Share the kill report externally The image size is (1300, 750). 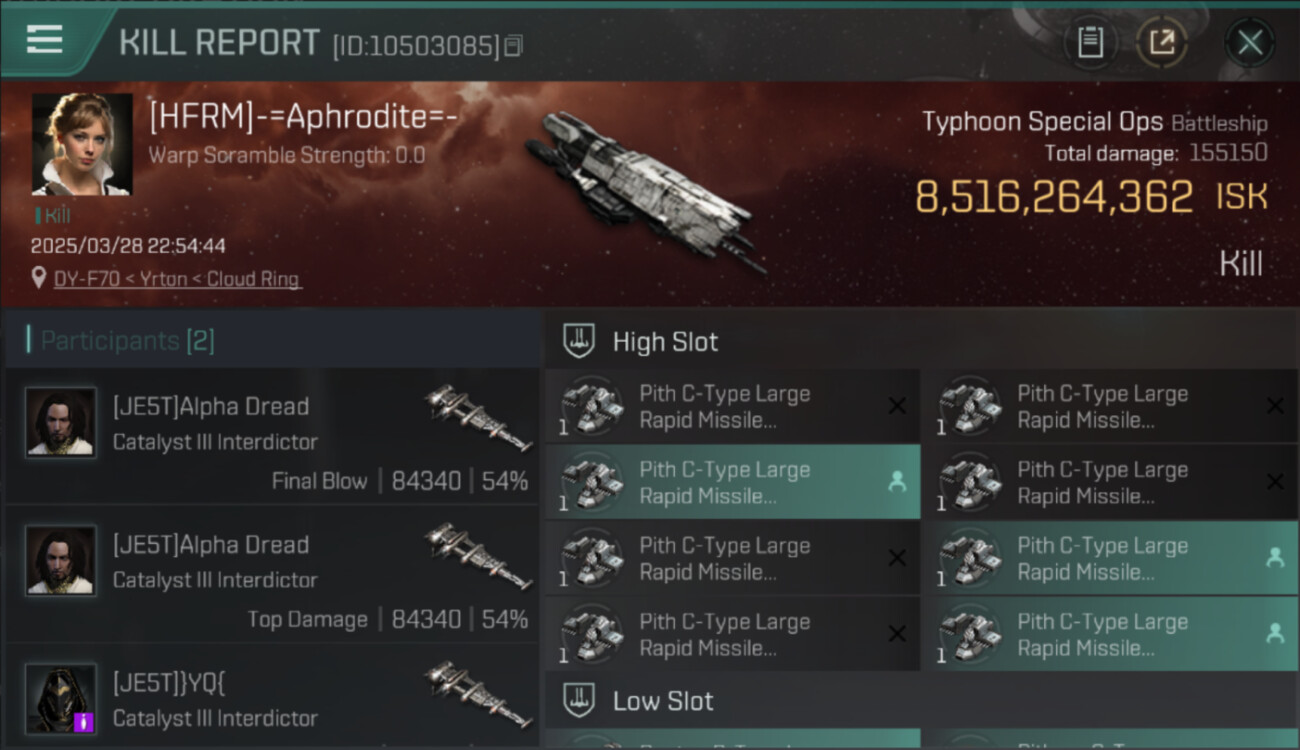pos(1161,43)
